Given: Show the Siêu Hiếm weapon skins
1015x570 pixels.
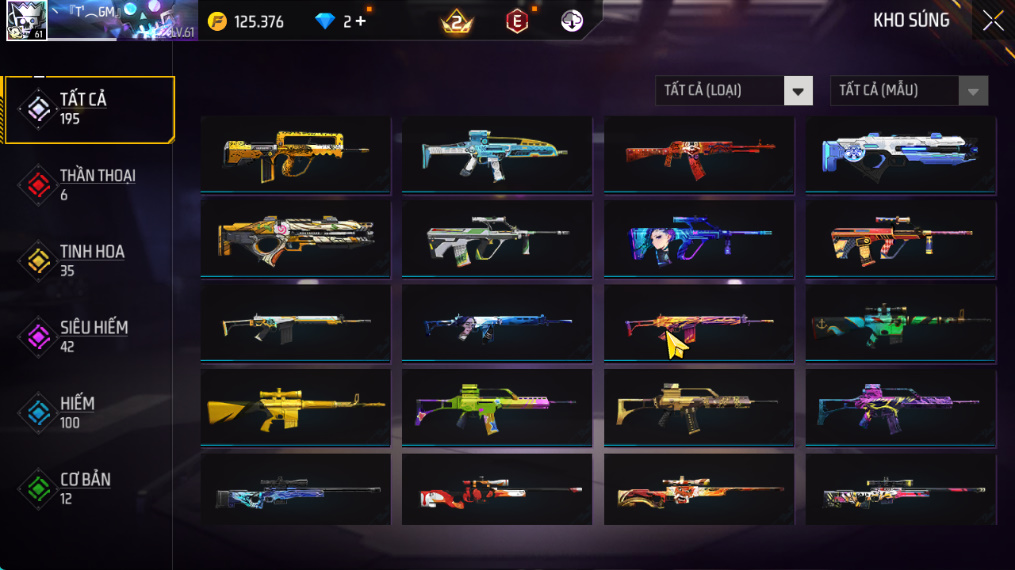Looking at the screenshot, I should coord(88,336).
